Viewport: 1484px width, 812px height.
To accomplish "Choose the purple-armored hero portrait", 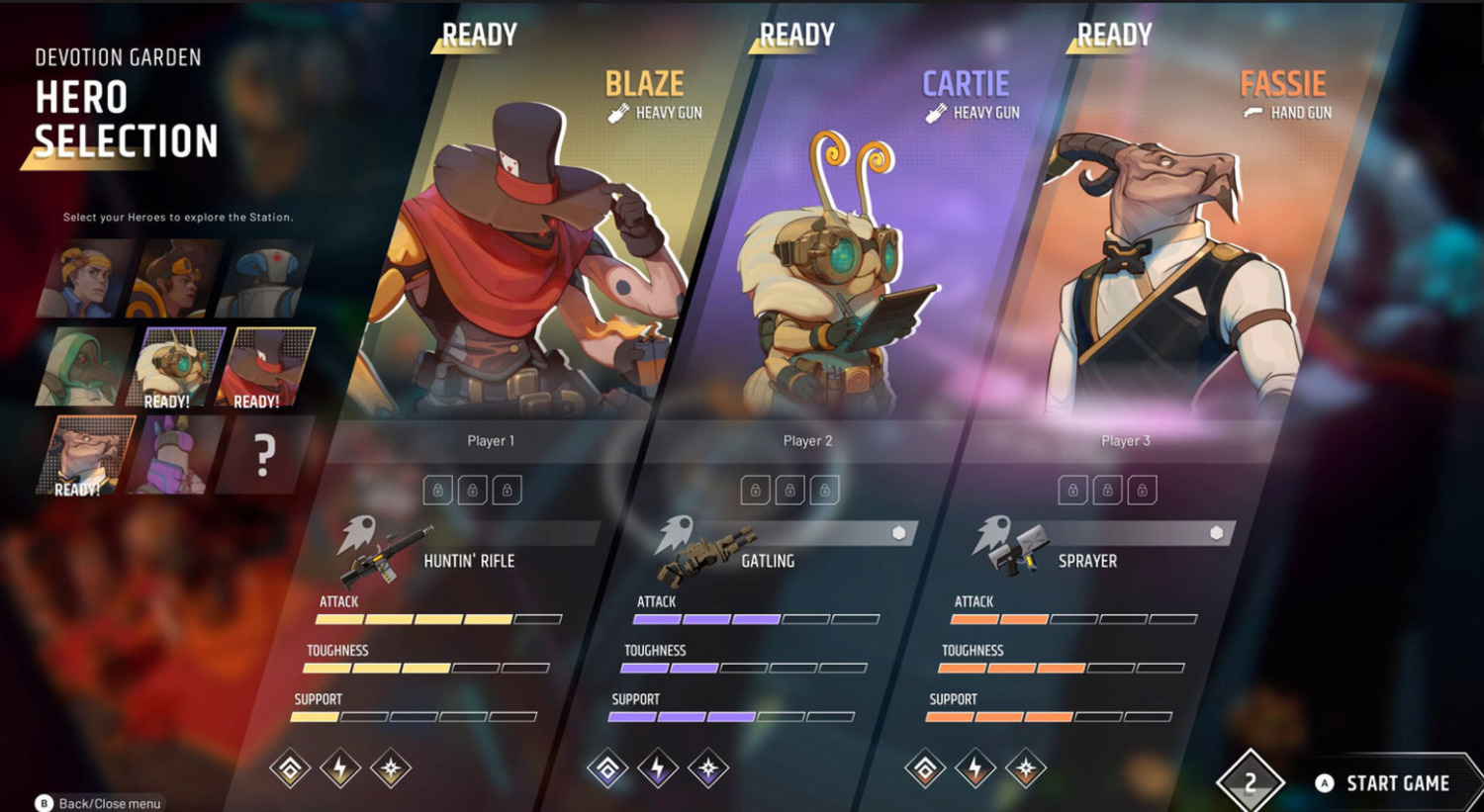I will coord(175,455).
